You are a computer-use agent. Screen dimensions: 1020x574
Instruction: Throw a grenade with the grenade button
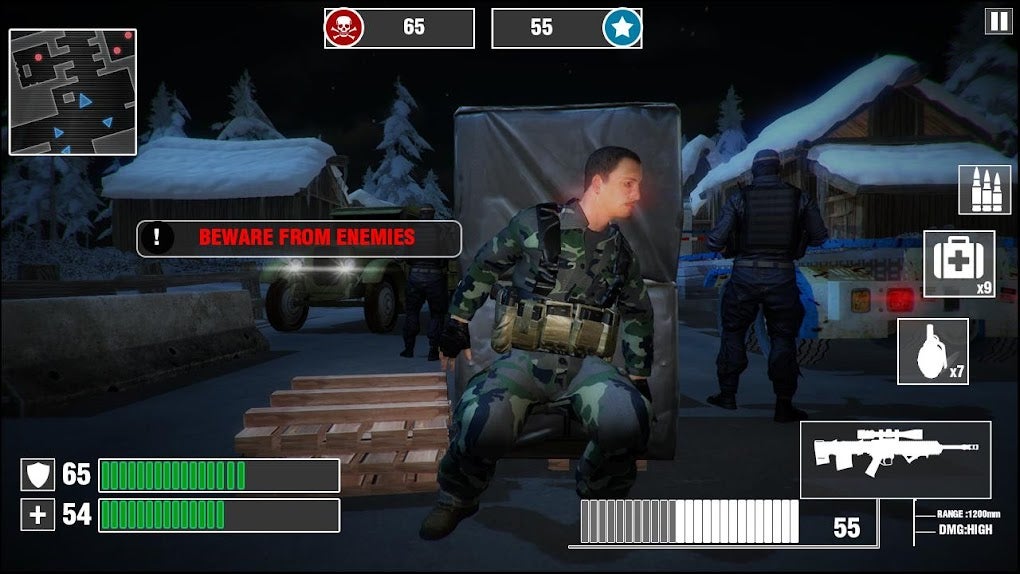click(x=932, y=351)
